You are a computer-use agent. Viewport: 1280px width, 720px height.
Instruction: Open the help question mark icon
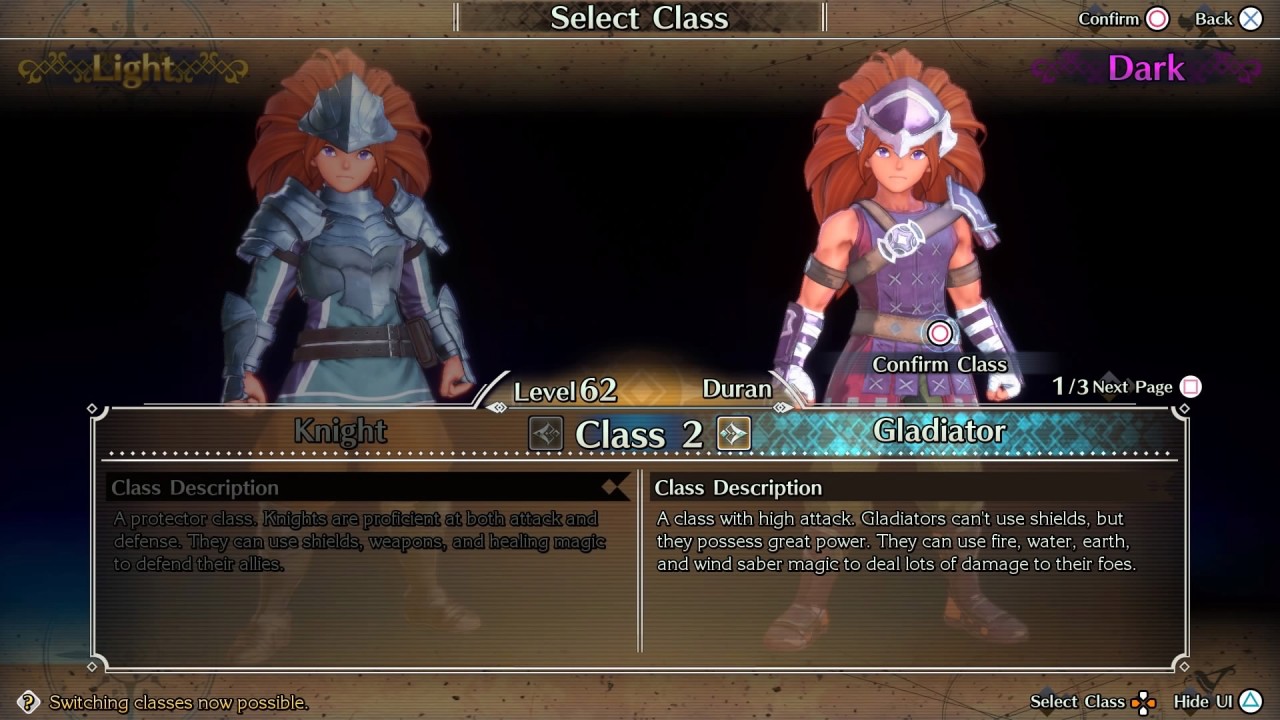pos(29,702)
